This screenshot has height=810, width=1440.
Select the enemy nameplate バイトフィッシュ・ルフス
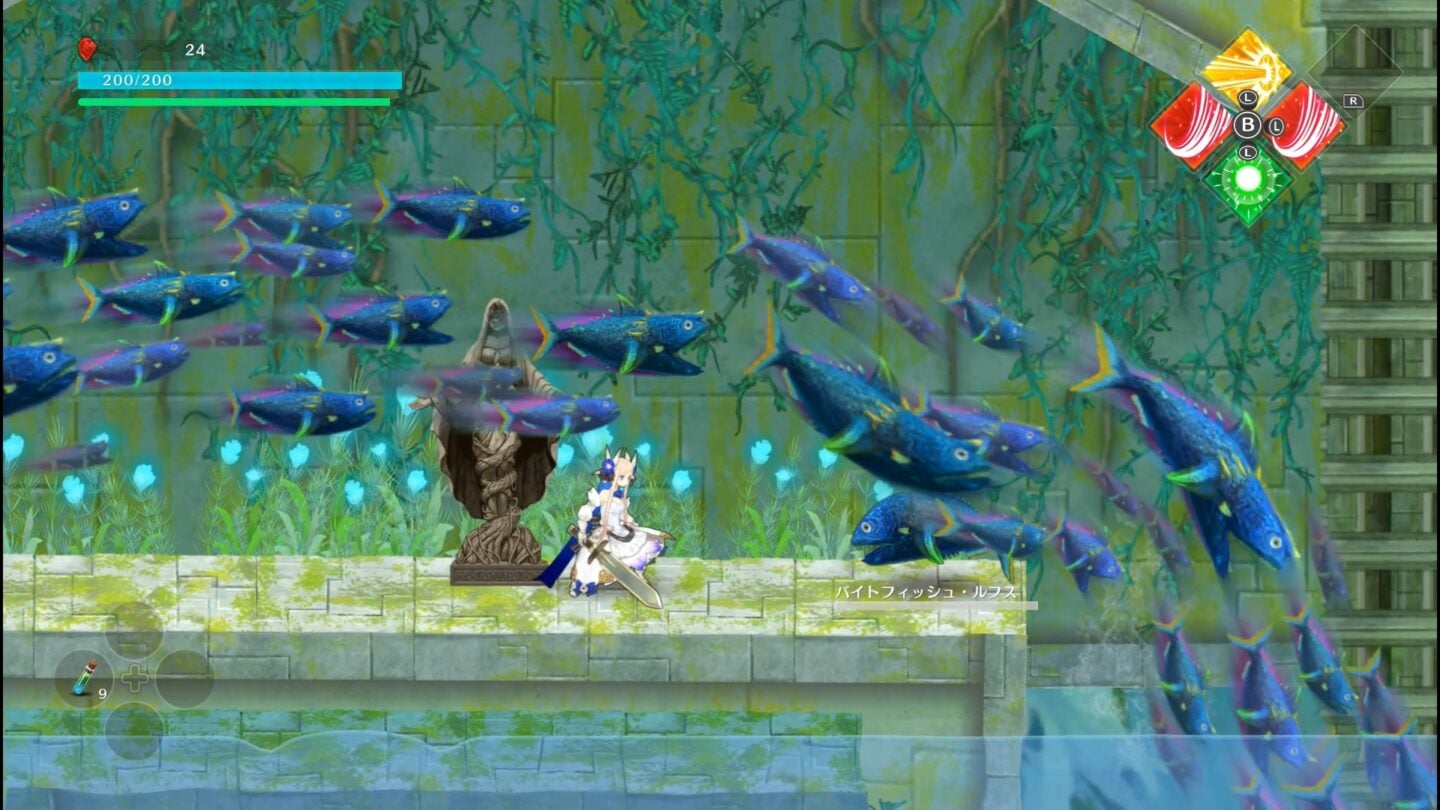tap(928, 592)
